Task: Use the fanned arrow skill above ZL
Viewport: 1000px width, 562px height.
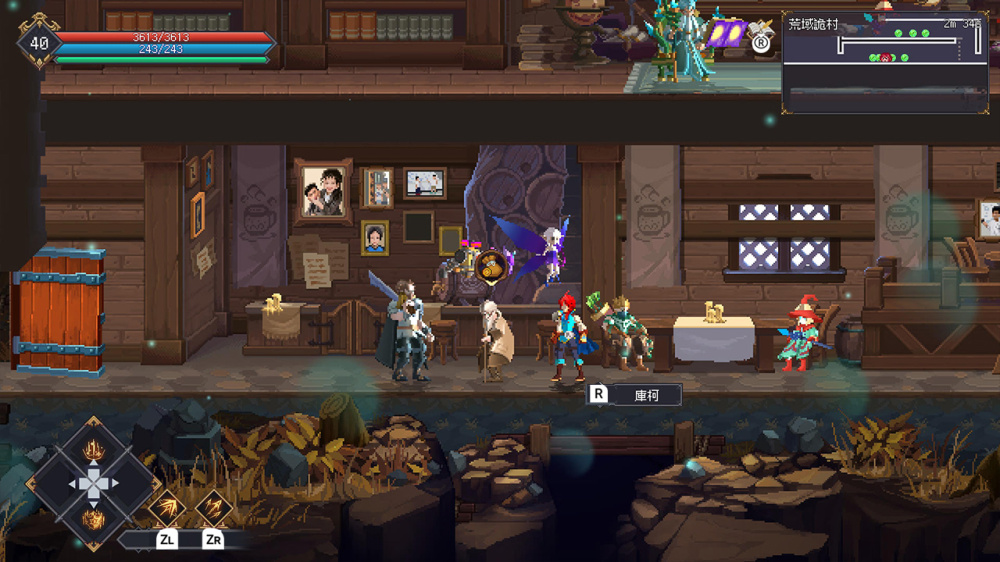Action: pos(167,508)
